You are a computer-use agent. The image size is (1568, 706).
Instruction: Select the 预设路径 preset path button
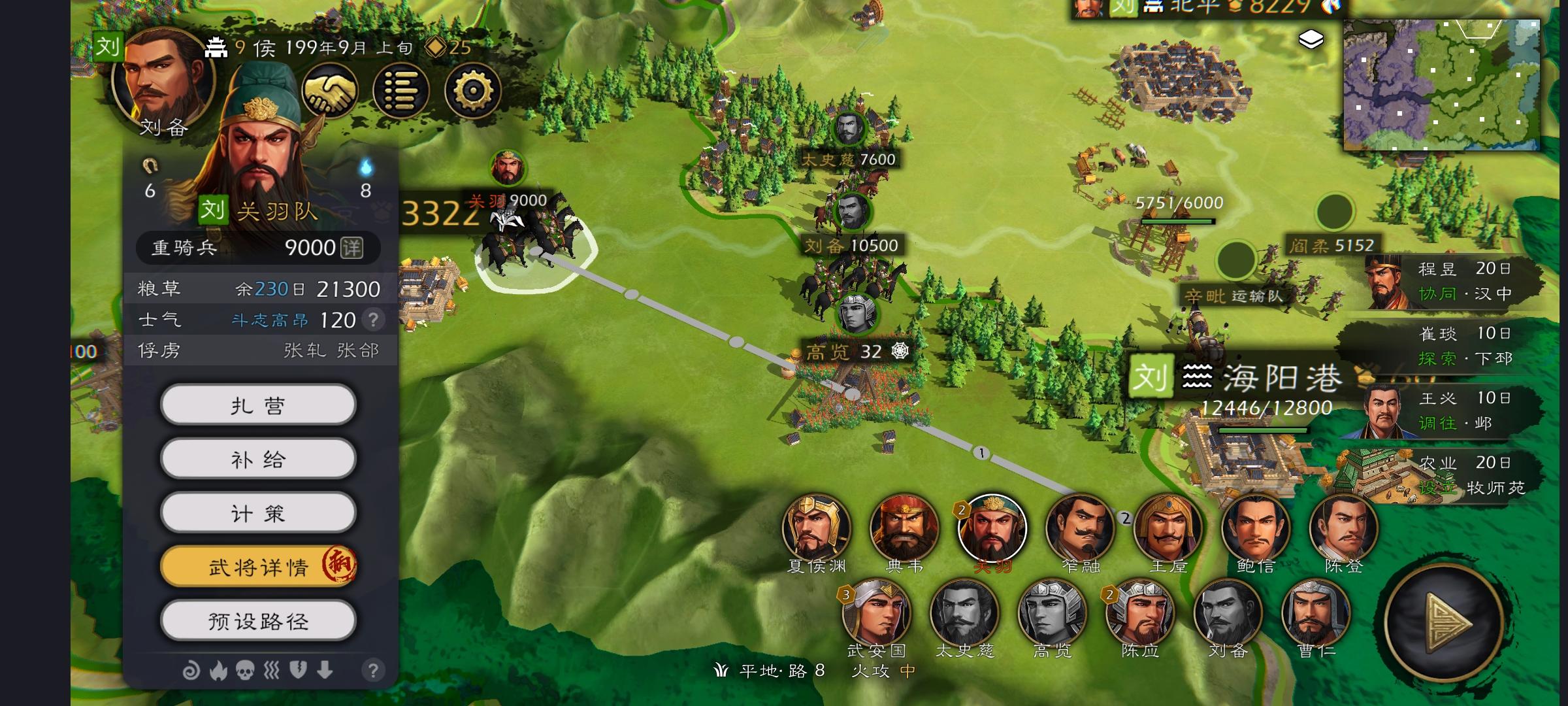258,621
